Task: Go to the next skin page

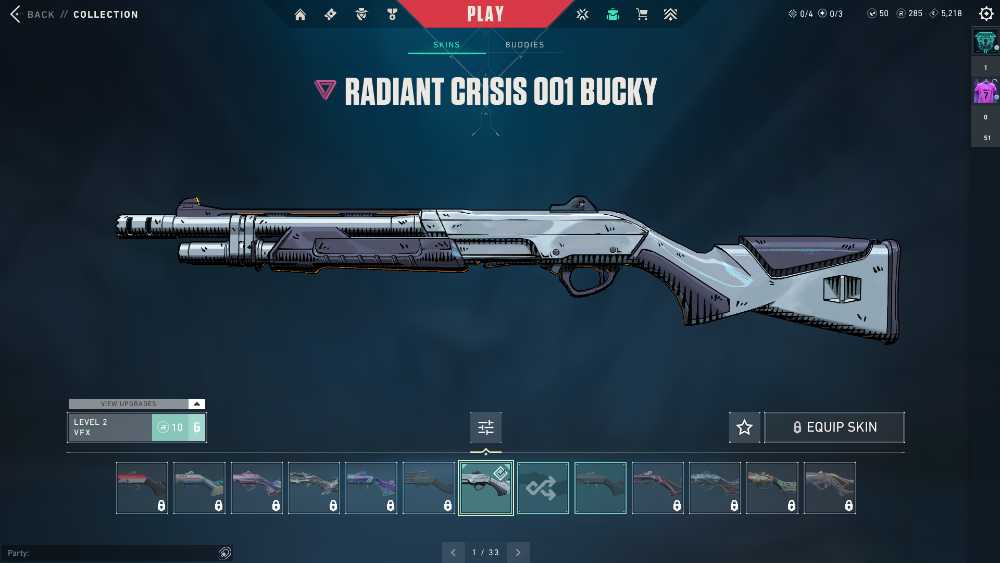Action: (x=518, y=552)
